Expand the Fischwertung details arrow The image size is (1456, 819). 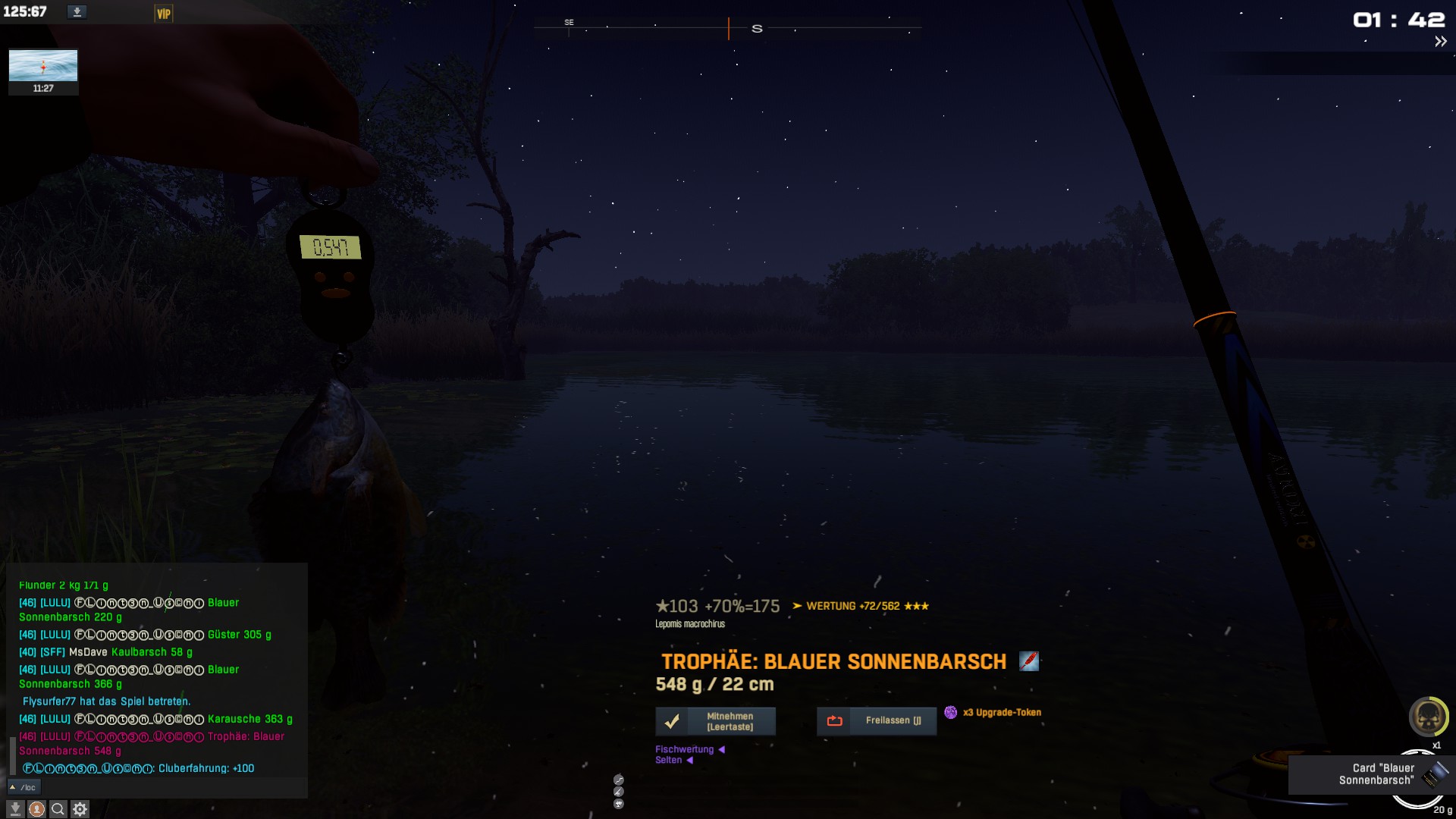(x=721, y=749)
